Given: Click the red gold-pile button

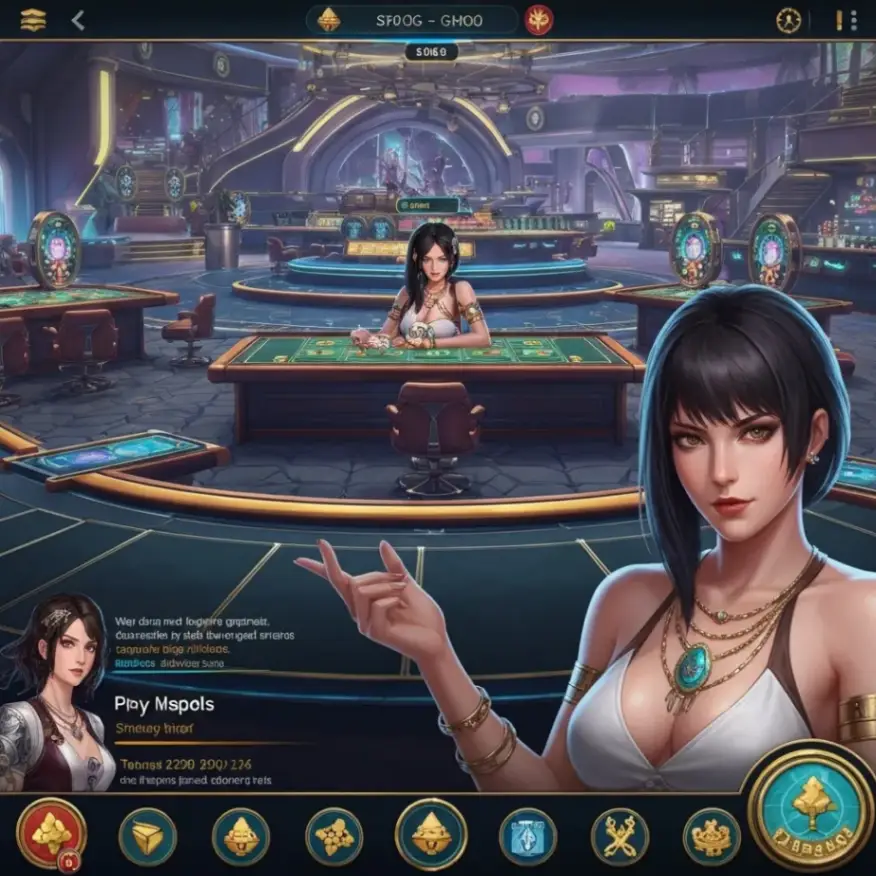Looking at the screenshot, I should point(51,833).
